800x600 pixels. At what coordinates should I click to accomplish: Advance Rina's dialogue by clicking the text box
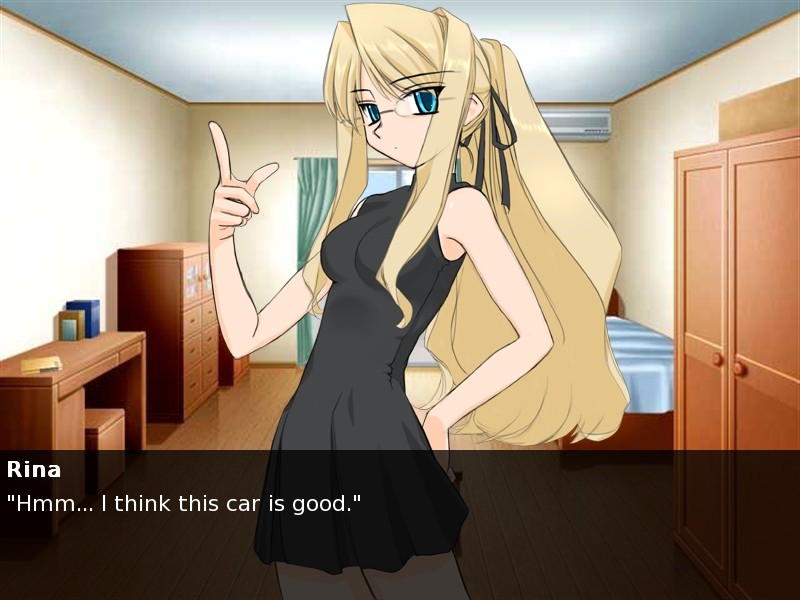[400, 520]
